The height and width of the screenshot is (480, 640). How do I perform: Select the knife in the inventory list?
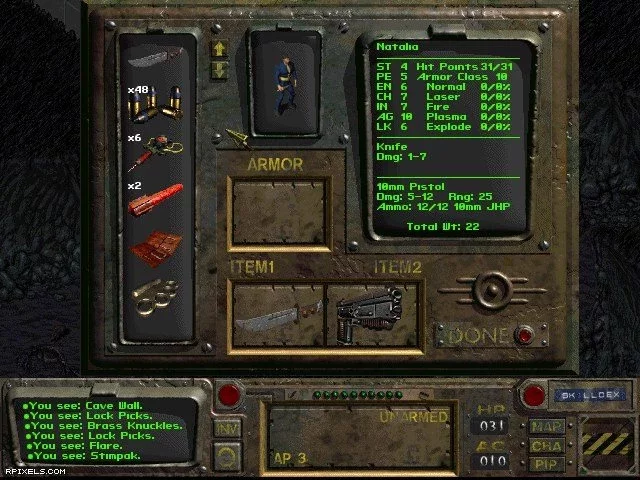click(x=153, y=56)
